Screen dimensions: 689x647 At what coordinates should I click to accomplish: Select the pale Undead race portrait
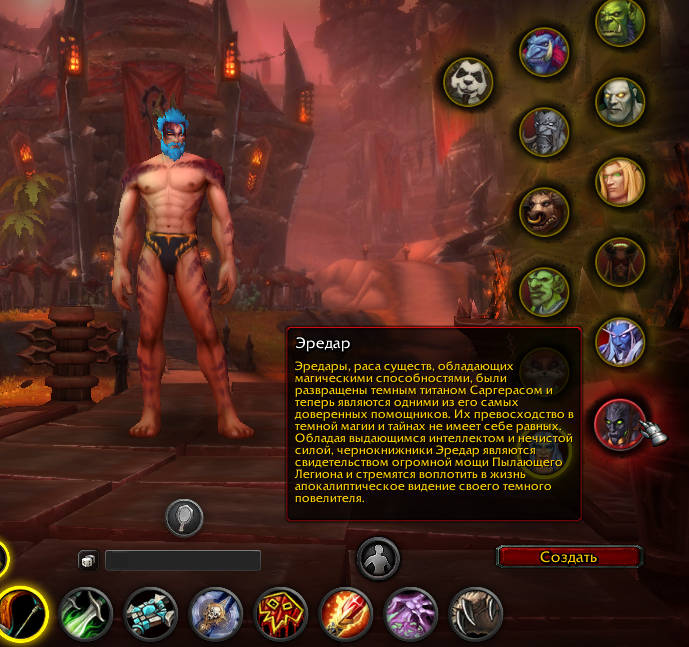point(620,100)
